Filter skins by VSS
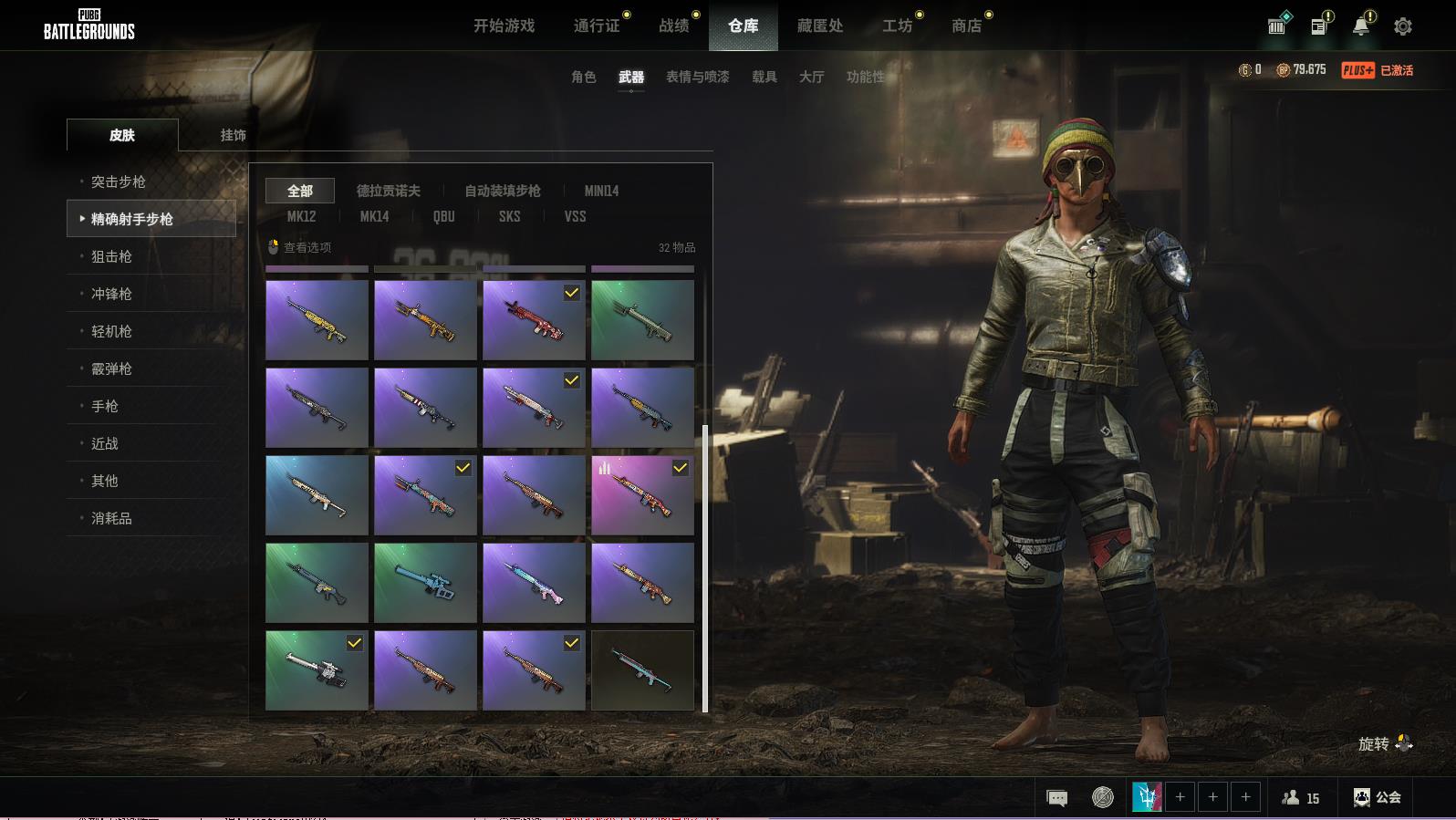Image resolution: width=1456 pixels, height=820 pixels. click(575, 216)
